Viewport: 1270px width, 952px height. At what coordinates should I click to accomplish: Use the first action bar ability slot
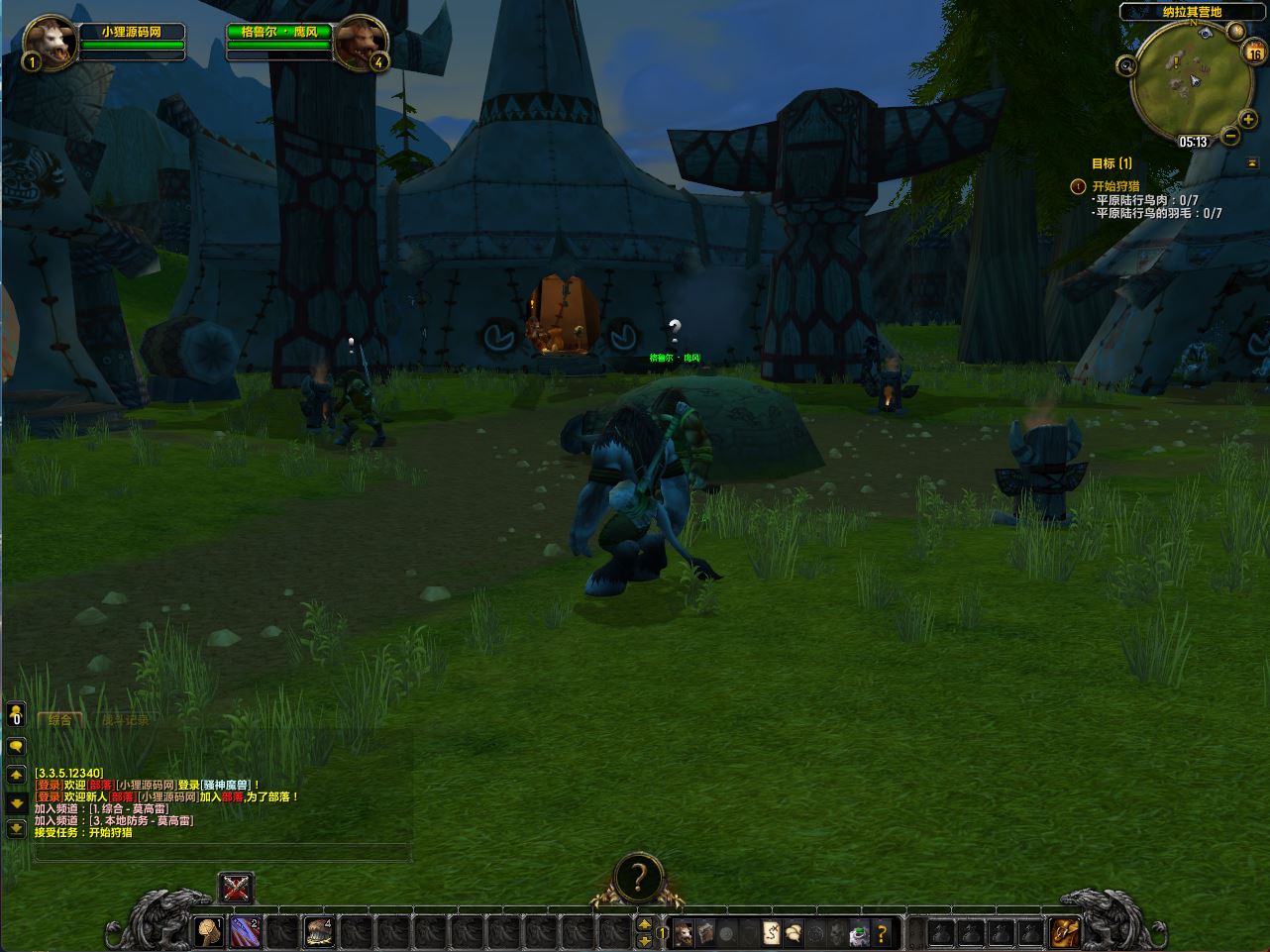click(x=209, y=931)
